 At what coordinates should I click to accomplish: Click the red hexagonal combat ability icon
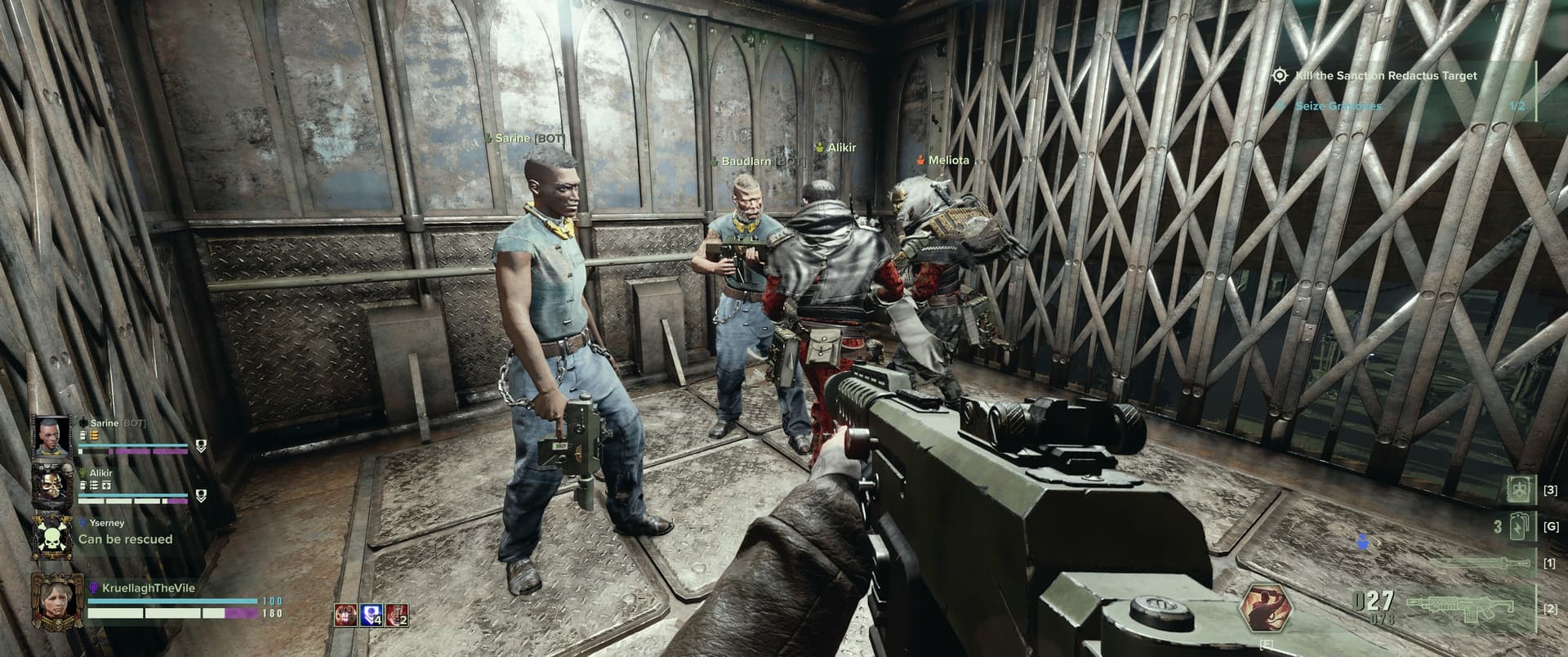(1264, 609)
